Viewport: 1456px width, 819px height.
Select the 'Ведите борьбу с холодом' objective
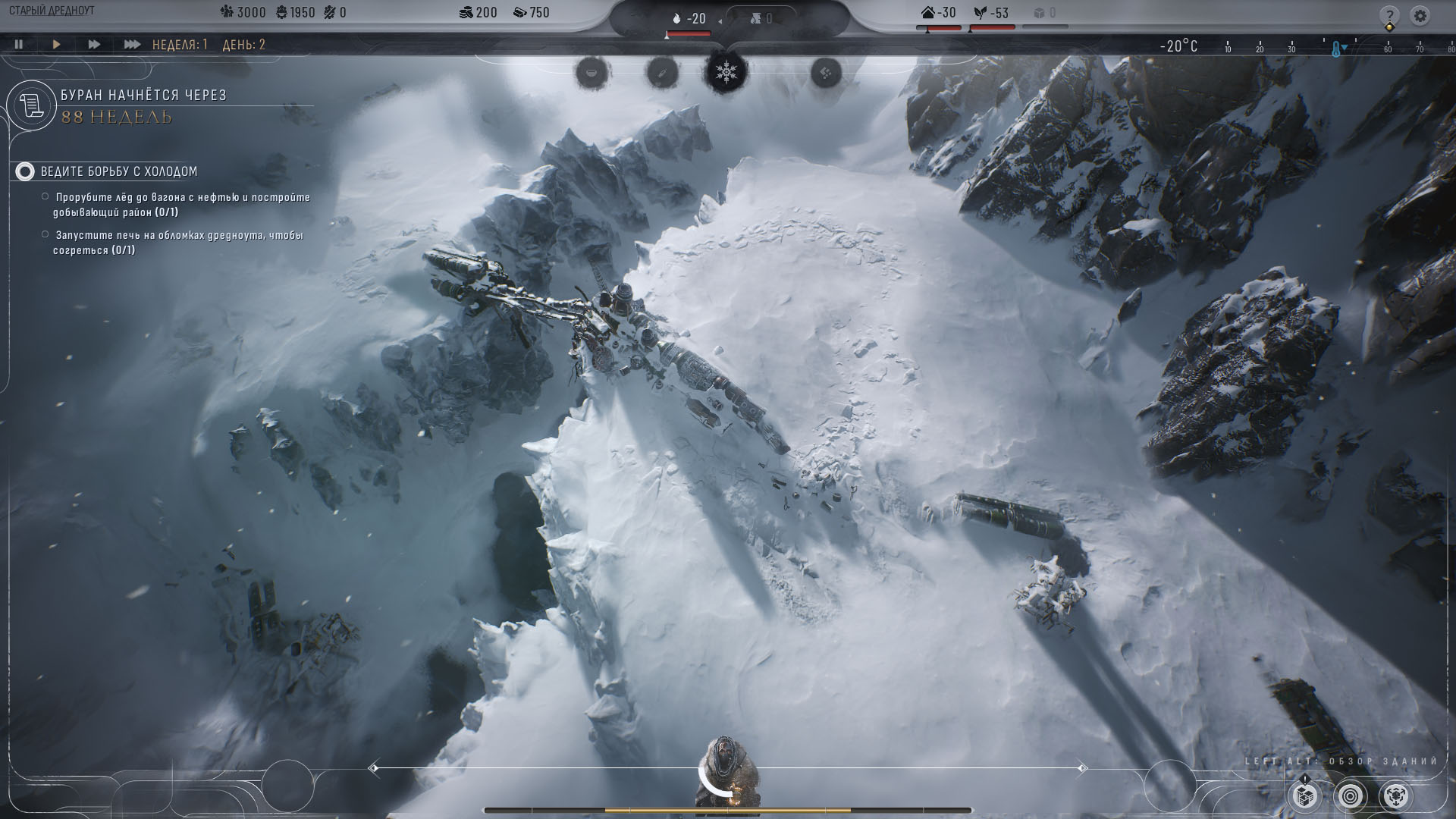[x=118, y=172]
